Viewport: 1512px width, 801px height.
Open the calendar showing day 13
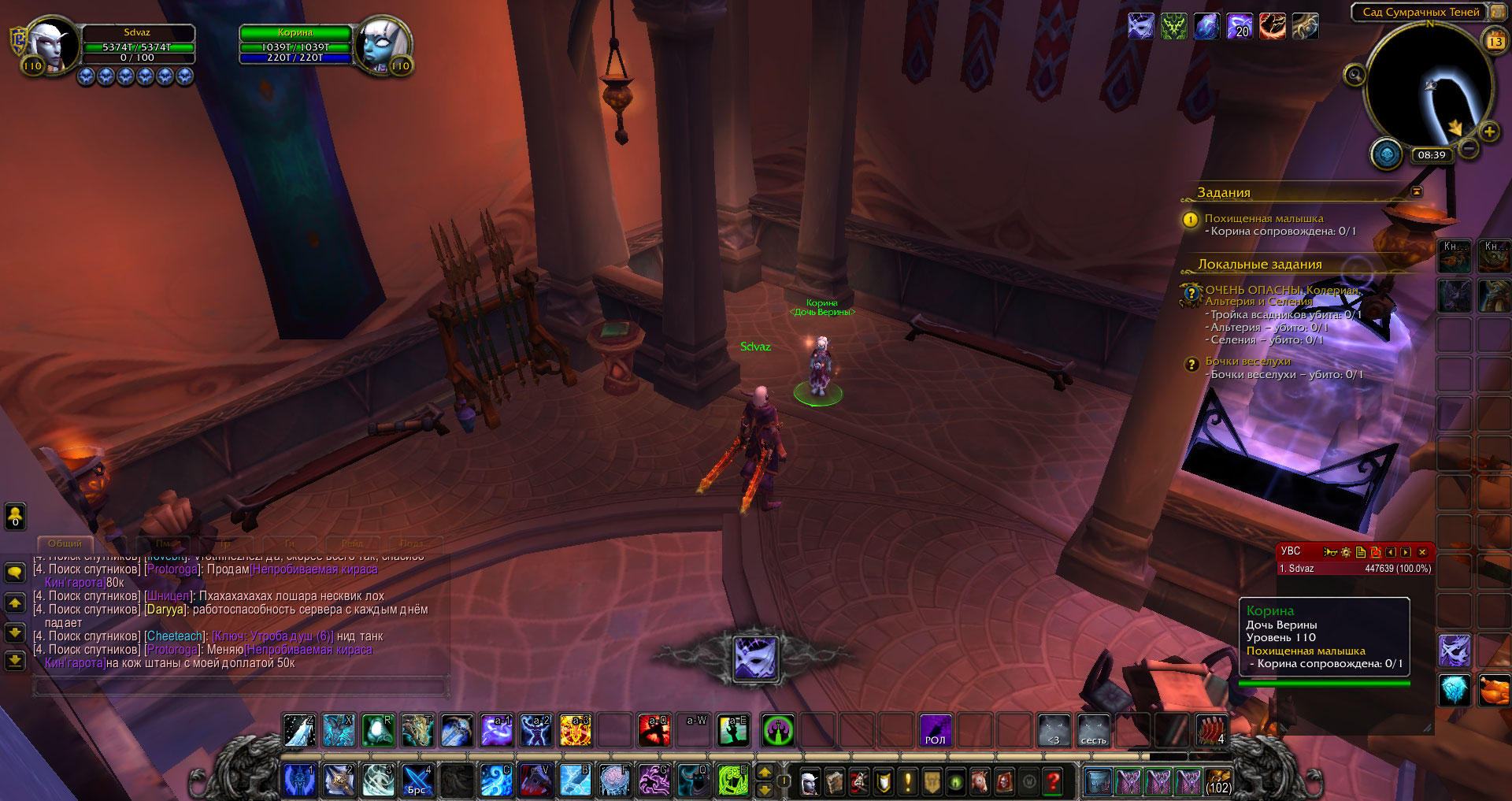(x=1495, y=42)
